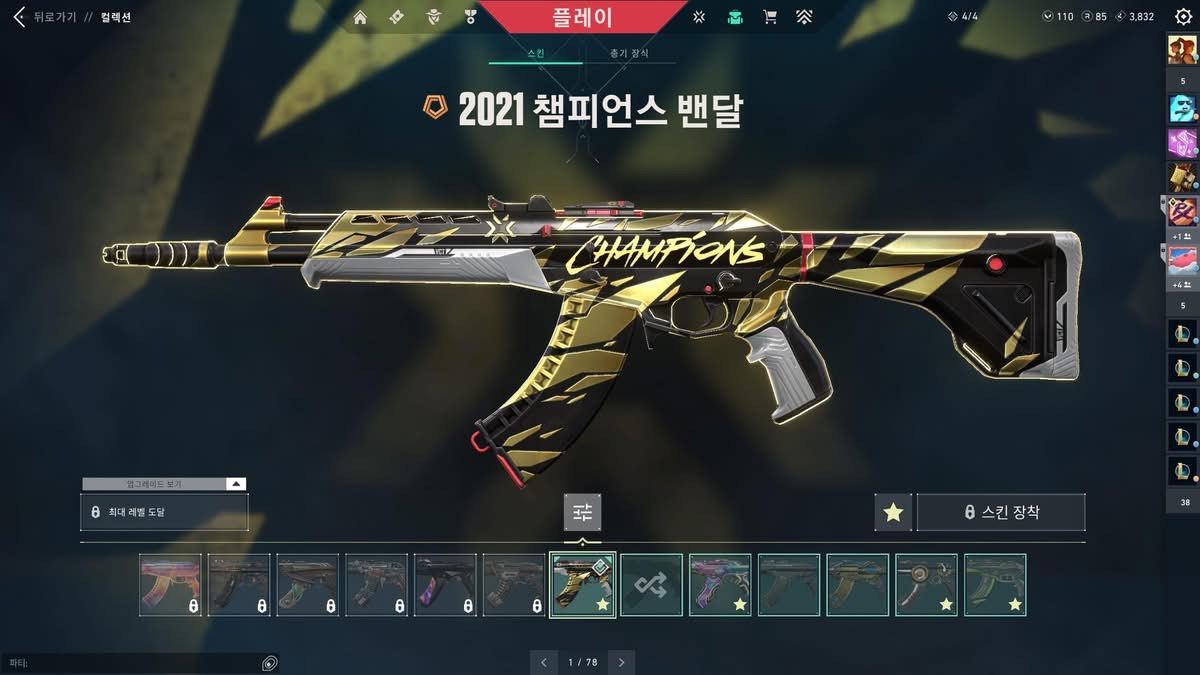This screenshot has height=675, width=1200.
Task: Open the home icon in top navigation
Action: coord(360,17)
